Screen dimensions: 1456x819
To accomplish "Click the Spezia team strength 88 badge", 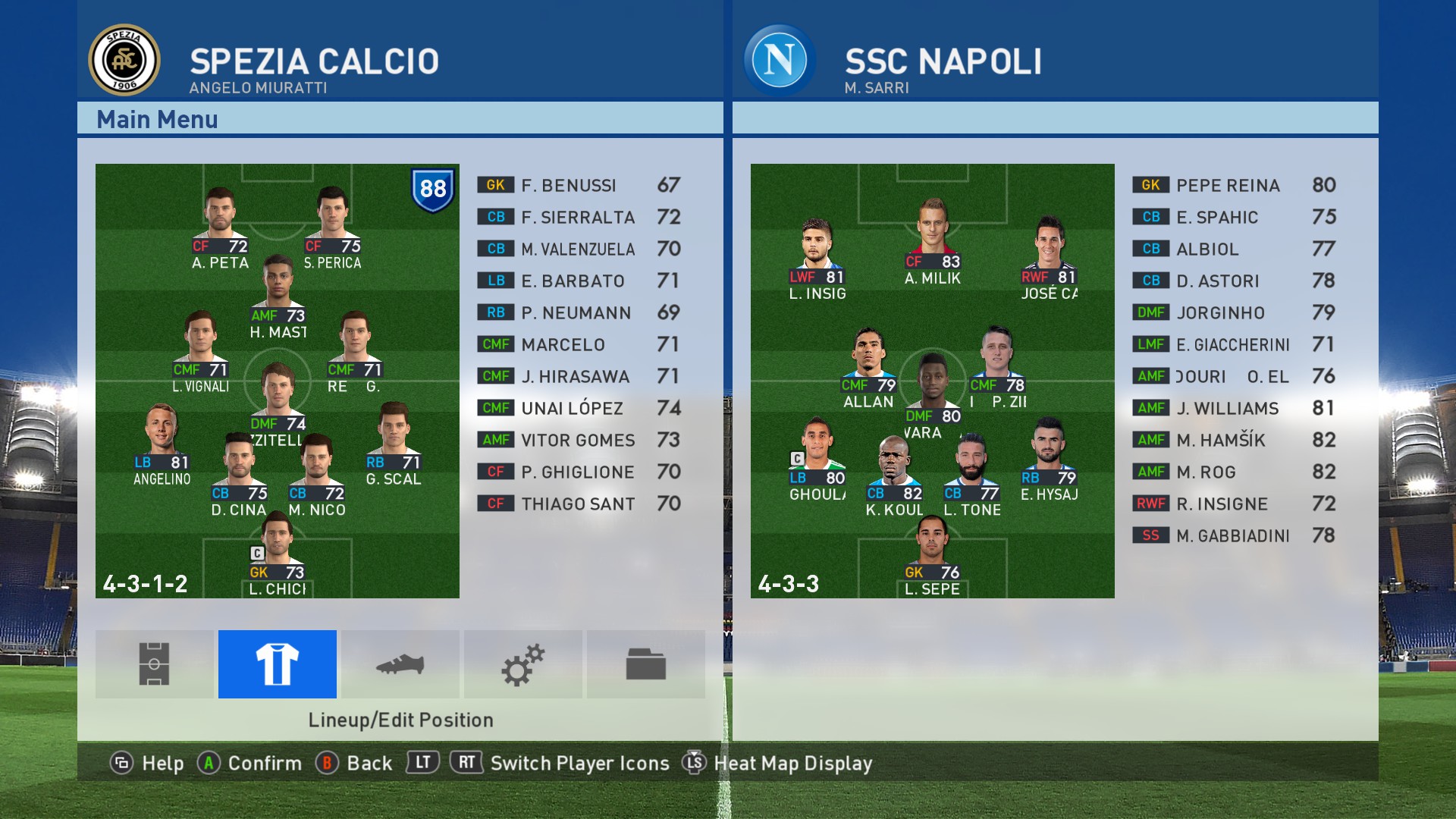I will [433, 189].
